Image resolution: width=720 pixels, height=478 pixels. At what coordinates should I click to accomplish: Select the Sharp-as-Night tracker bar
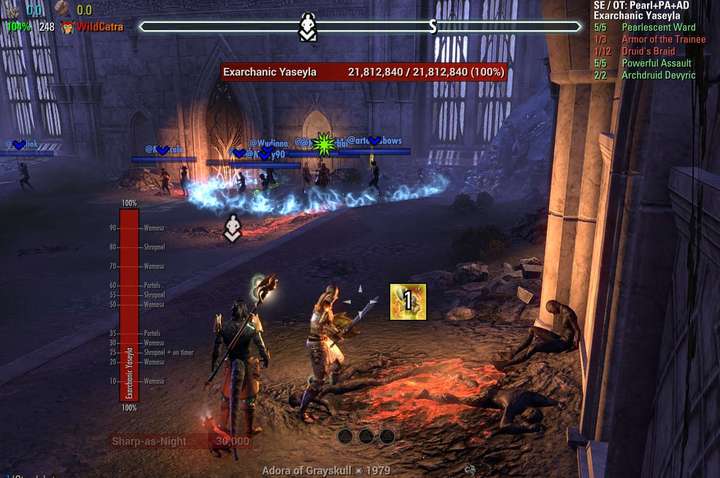coord(182,441)
